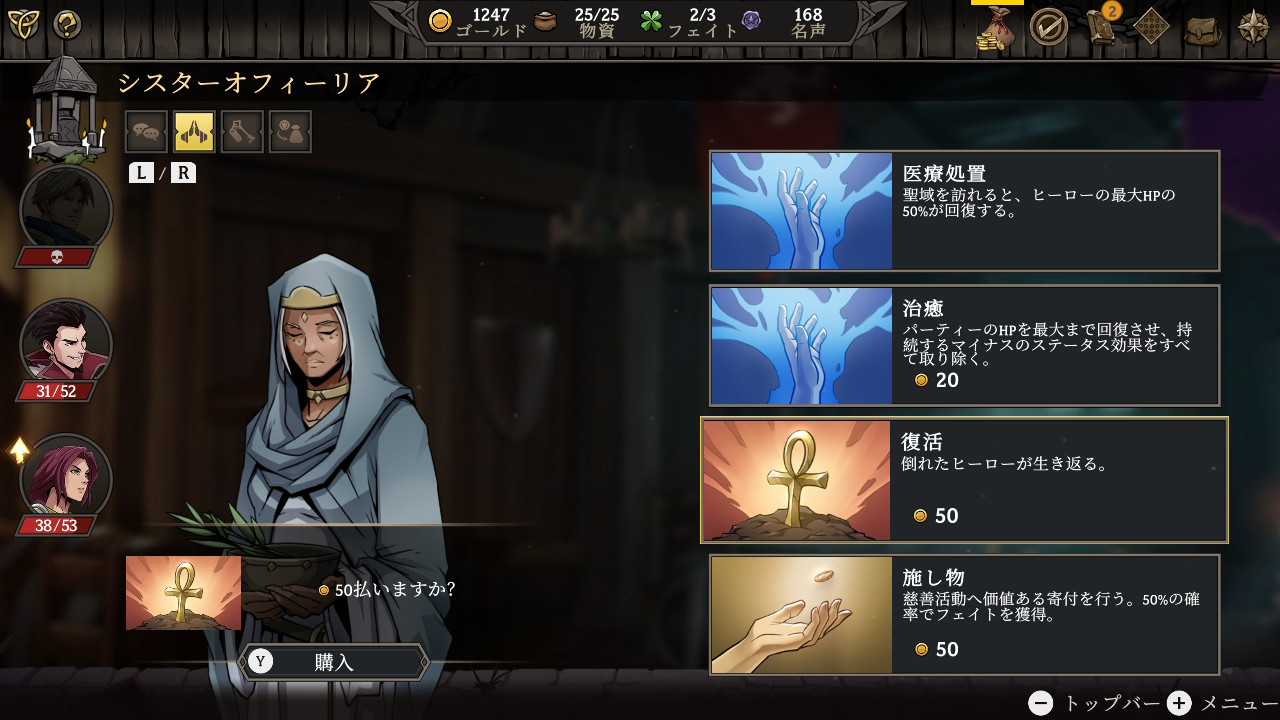Image resolution: width=1280 pixels, height=720 pixels.
Task: Open the flask and key items tab
Action: pyautogui.click(x=242, y=132)
